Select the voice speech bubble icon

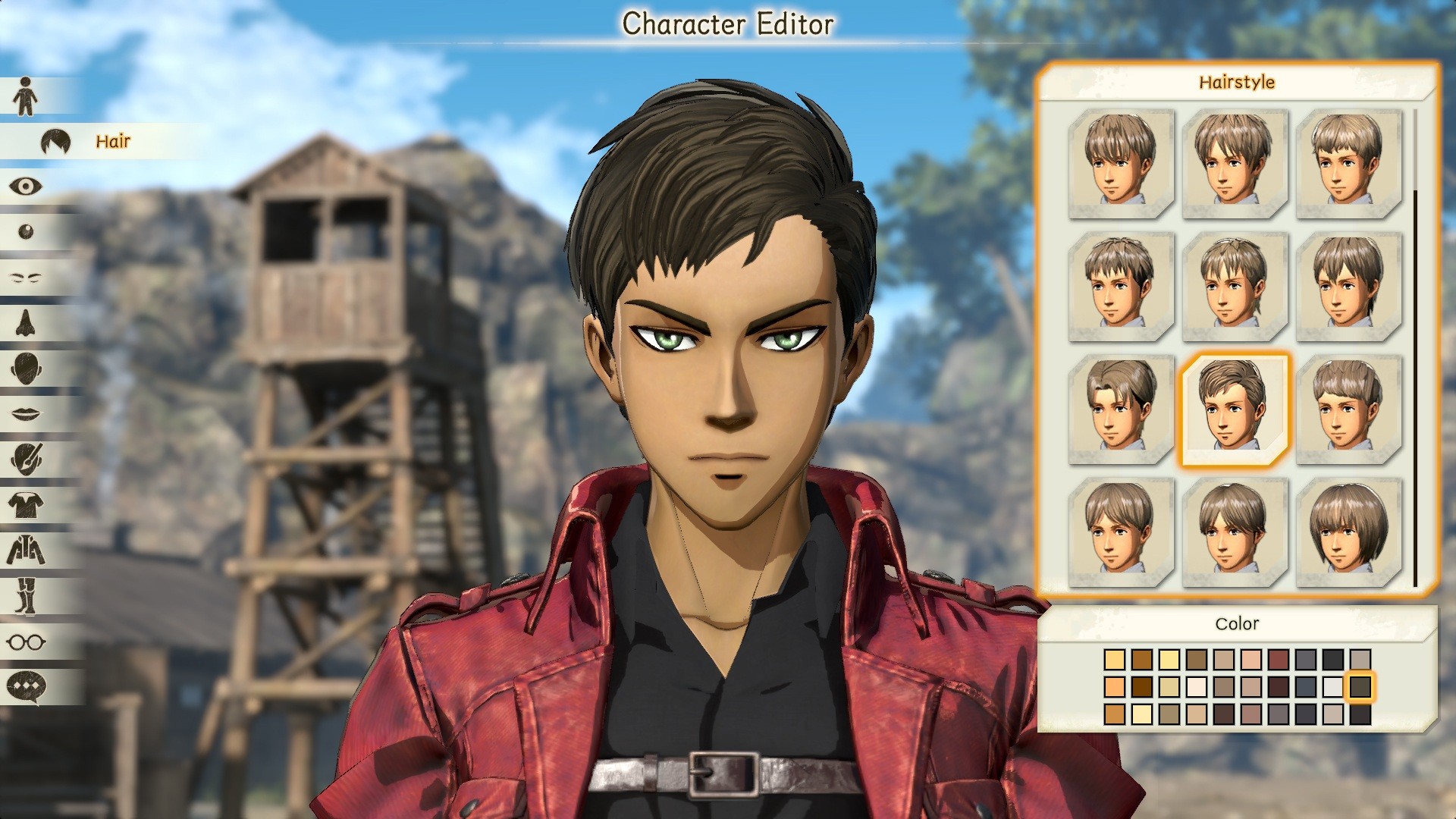[25, 687]
